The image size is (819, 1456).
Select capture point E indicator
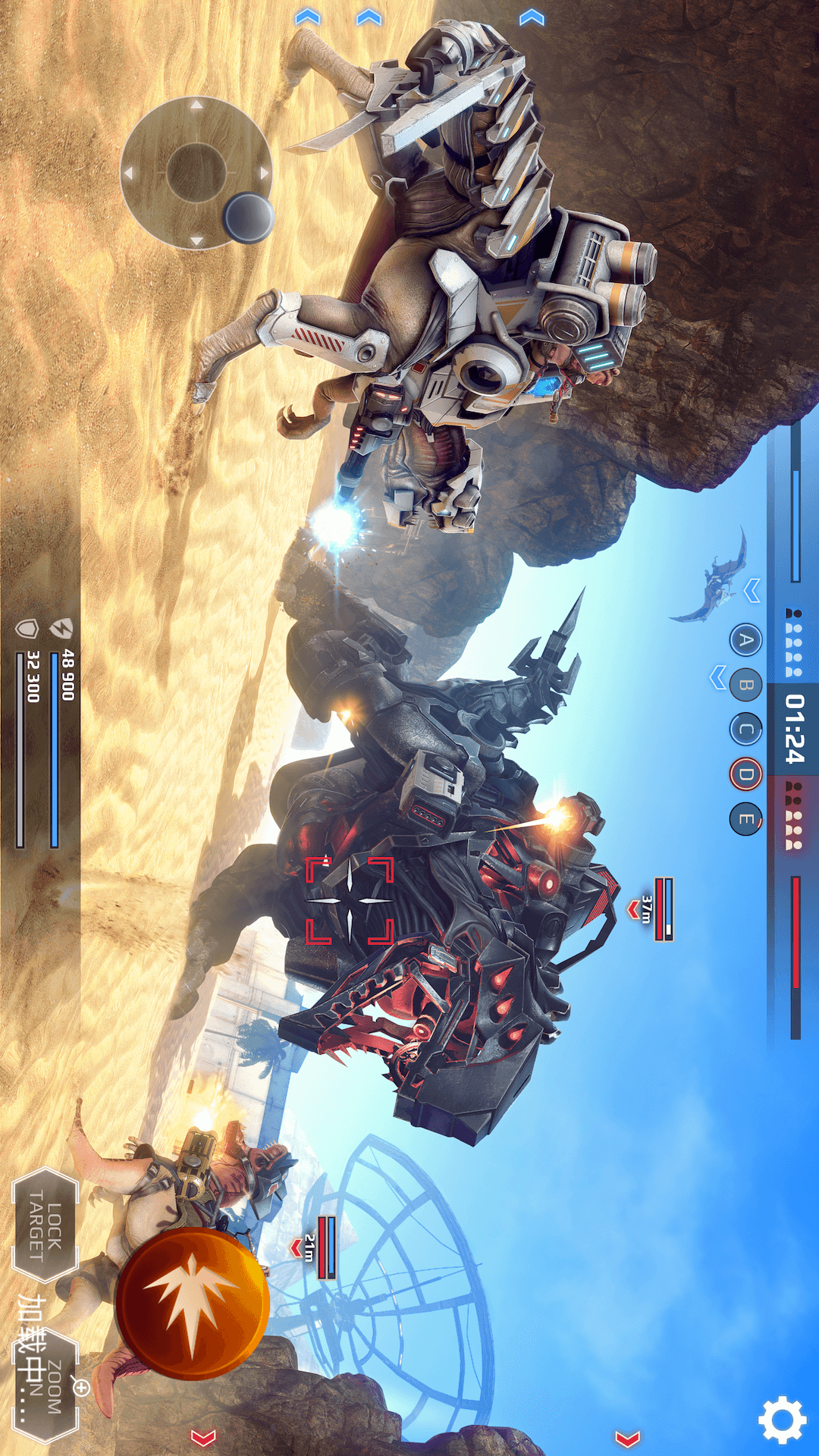pos(746,819)
